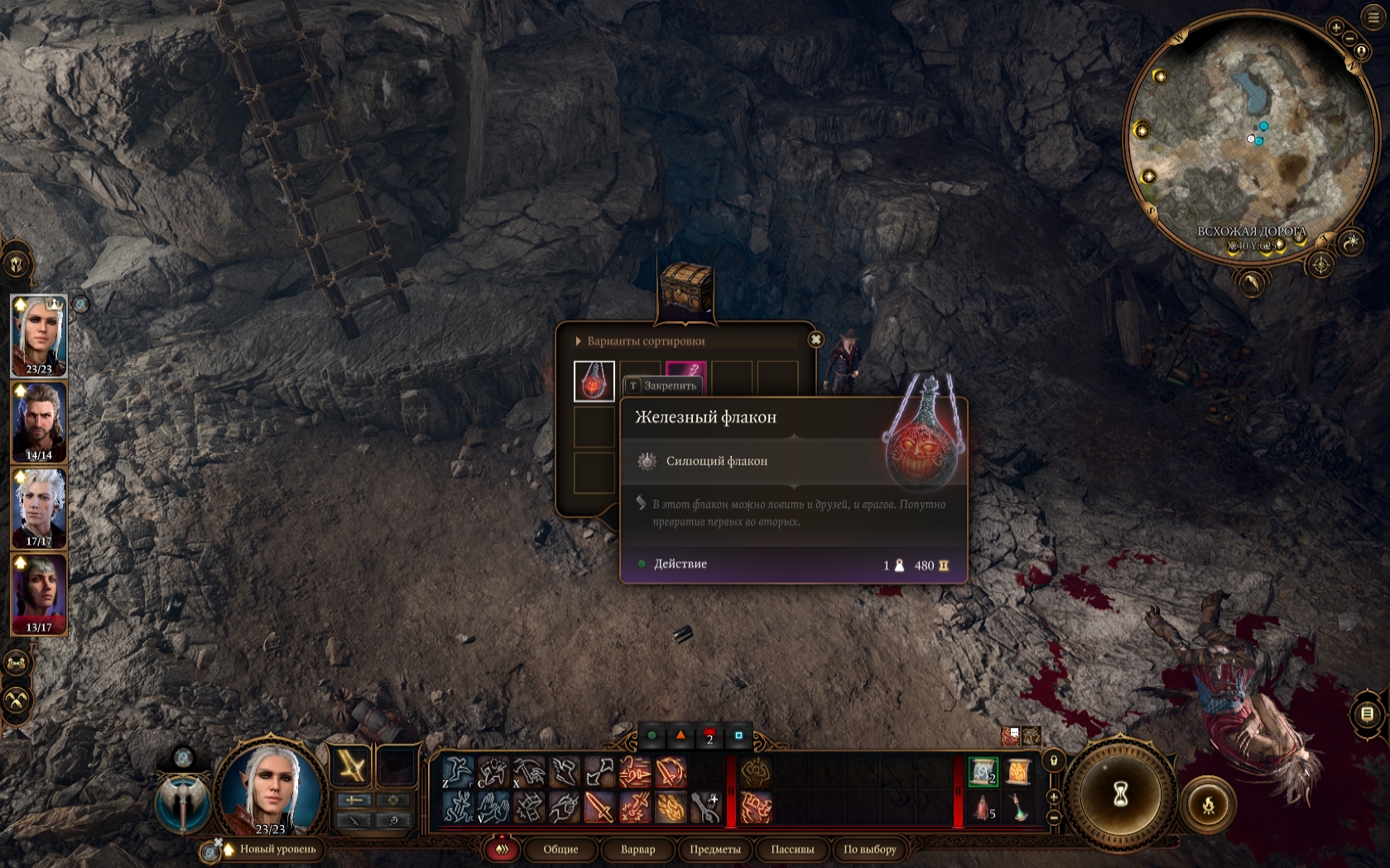Open the main menu hamburger button
This screenshot has width=1390, height=868.
pos(1373,17)
